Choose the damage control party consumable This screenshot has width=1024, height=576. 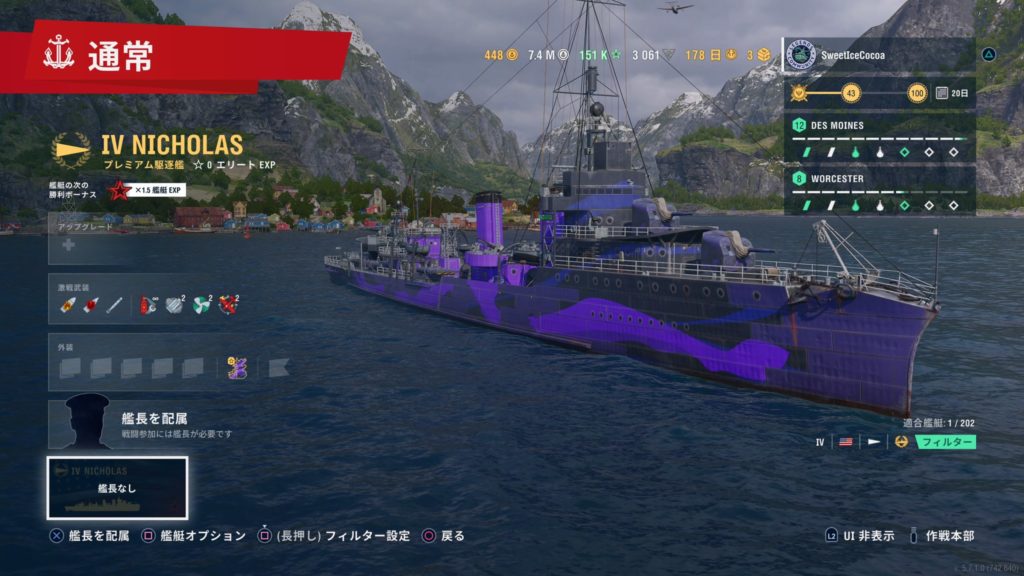click(x=149, y=305)
